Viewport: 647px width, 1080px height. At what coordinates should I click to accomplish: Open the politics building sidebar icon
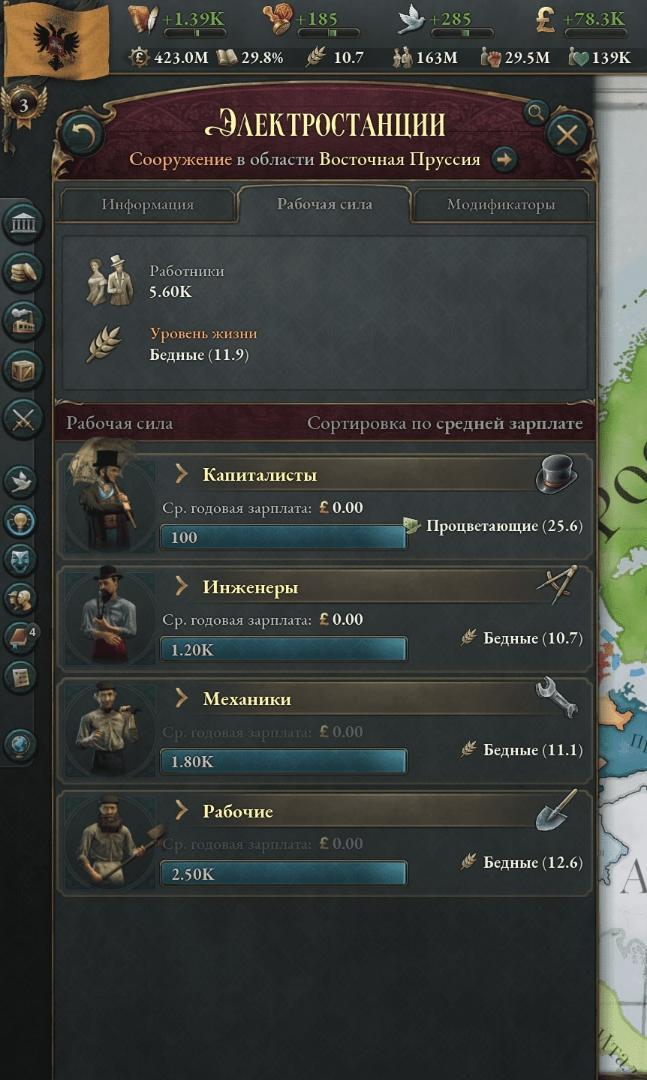21,223
